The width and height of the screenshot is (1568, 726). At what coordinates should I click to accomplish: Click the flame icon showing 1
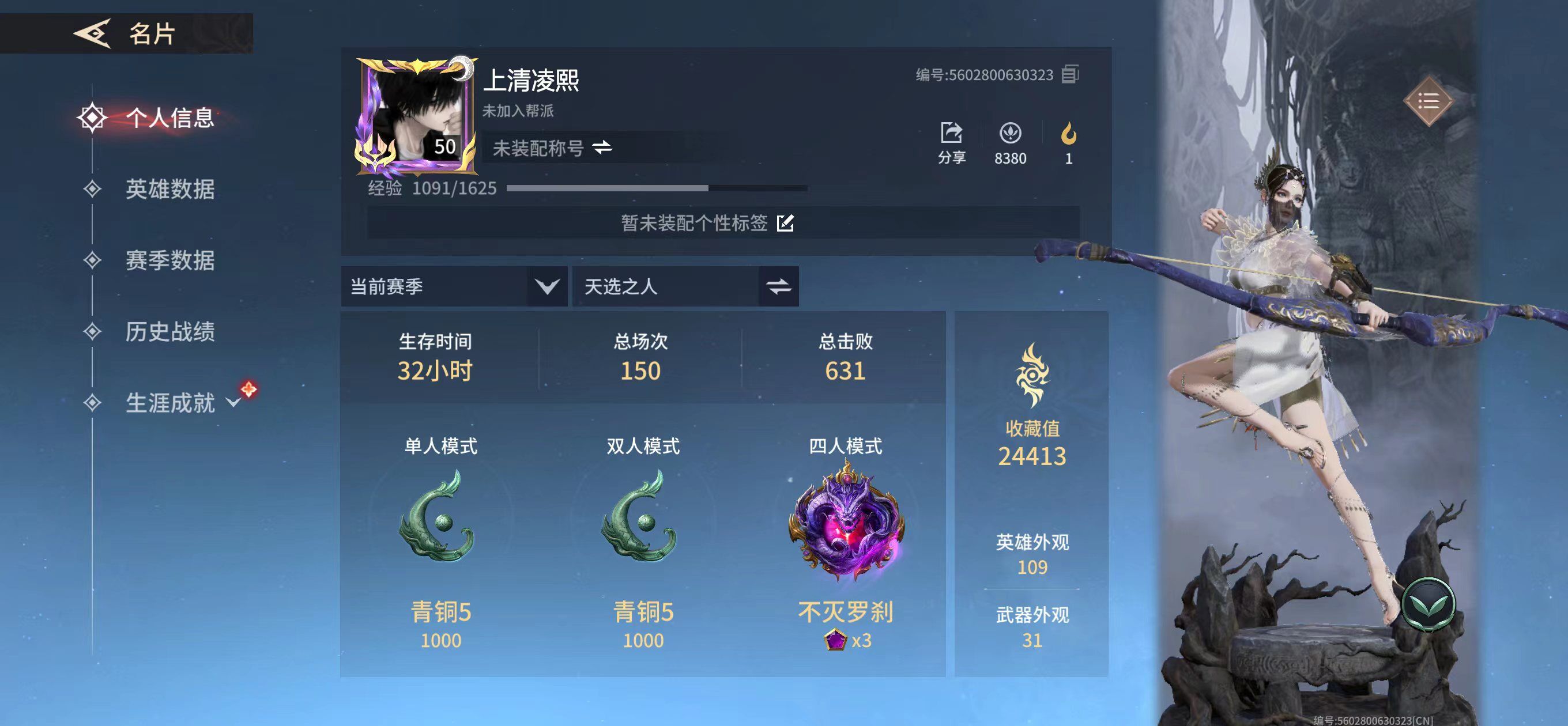[x=1068, y=133]
